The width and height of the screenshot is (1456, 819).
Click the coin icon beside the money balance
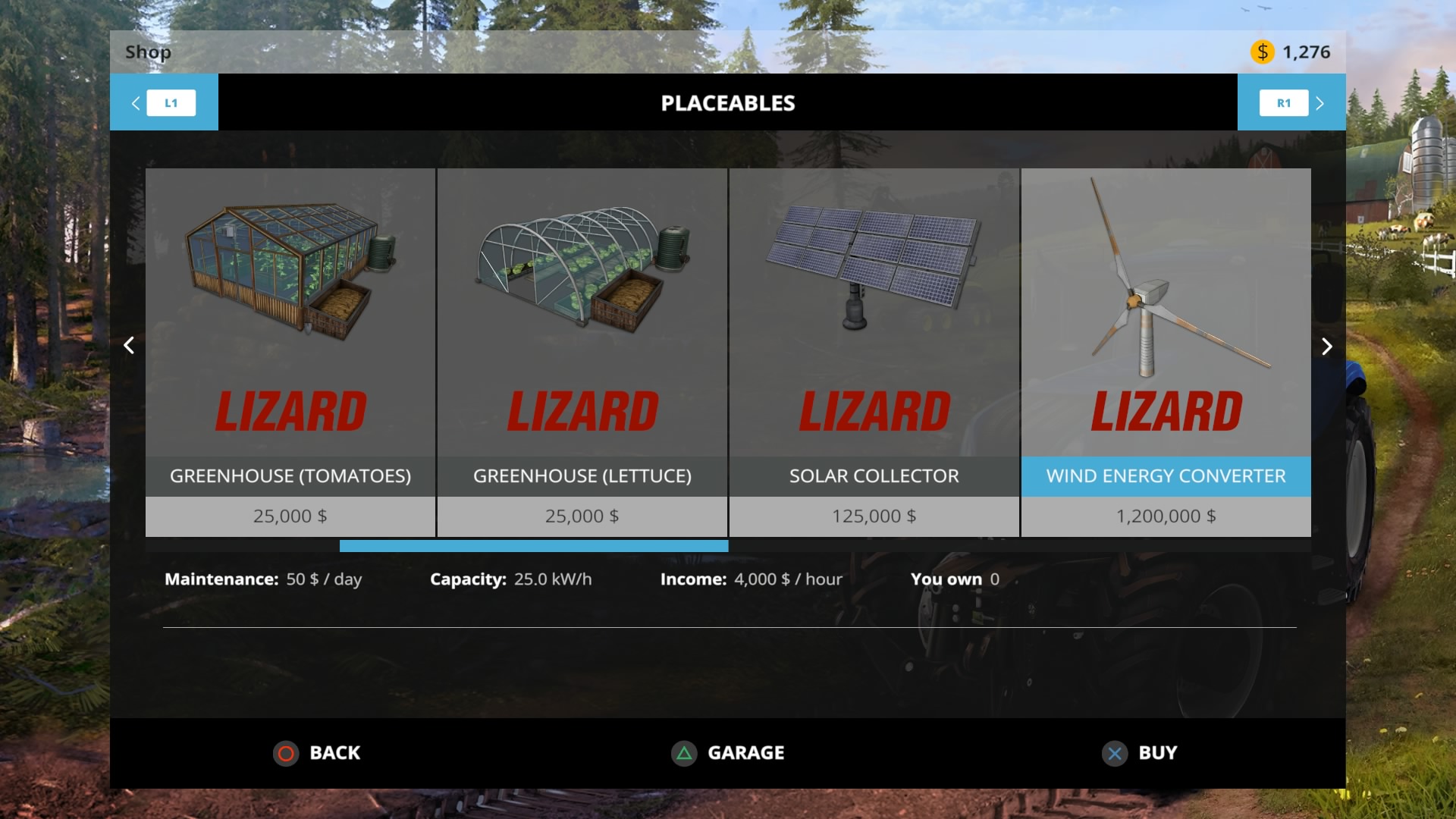[1261, 52]
